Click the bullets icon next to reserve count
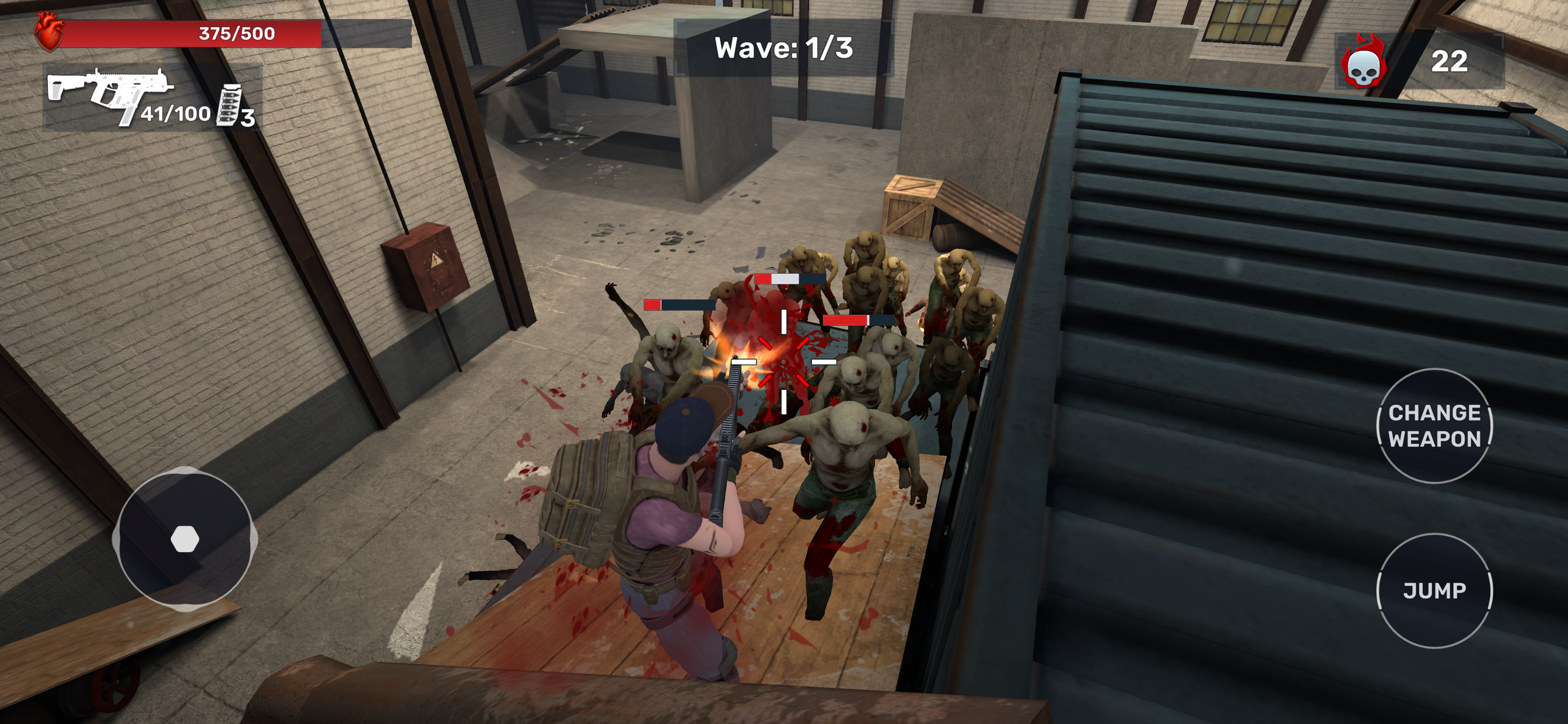Screen dimensions: 1568x724 [x=230, y=108]
